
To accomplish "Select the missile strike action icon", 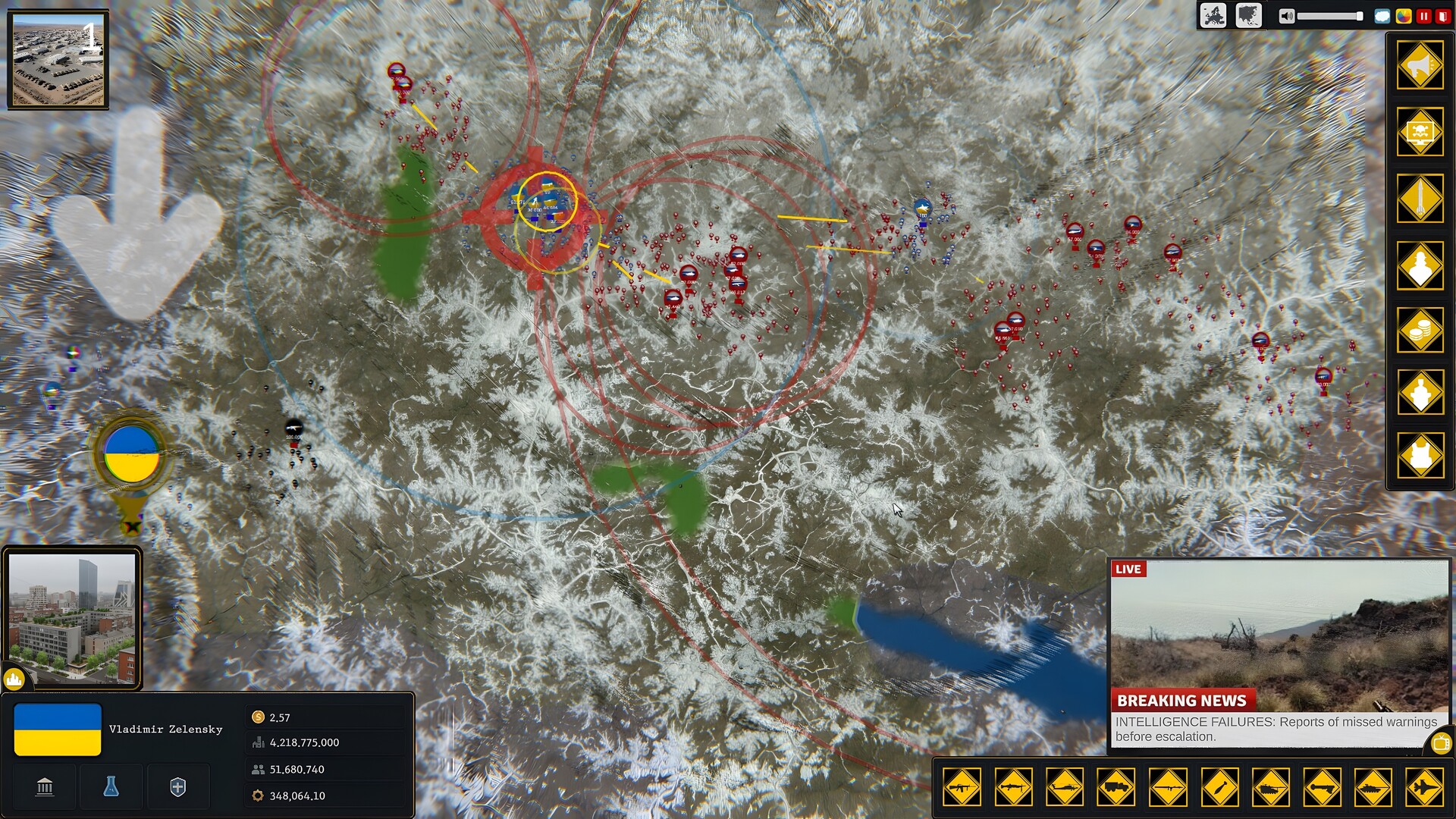I will (x=1422, y=195).
